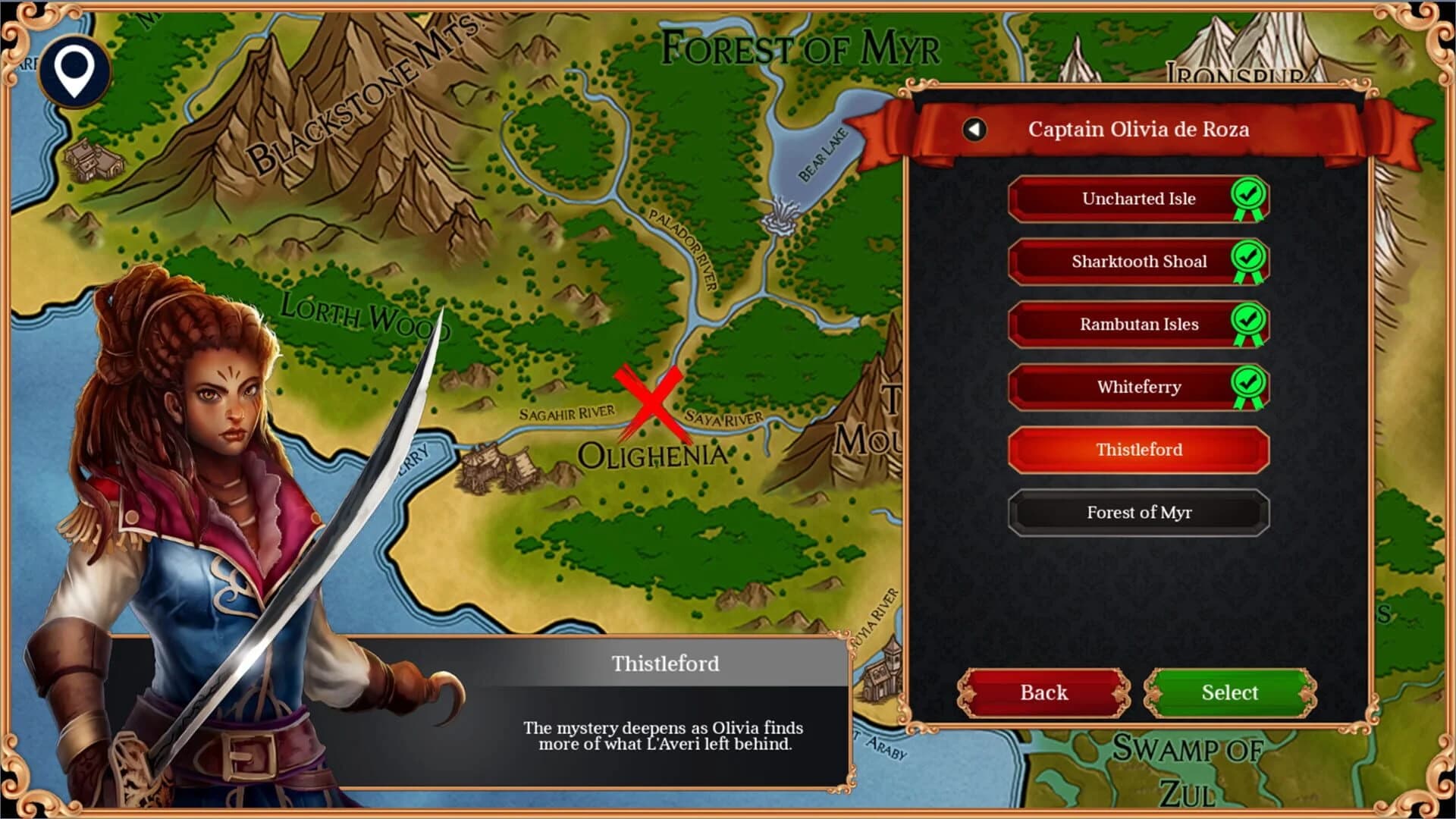Viewport: 1456px width, 819px height.
Task: Choose Rambutan Isles from the mission list
Action: (x=1137, y=324)
